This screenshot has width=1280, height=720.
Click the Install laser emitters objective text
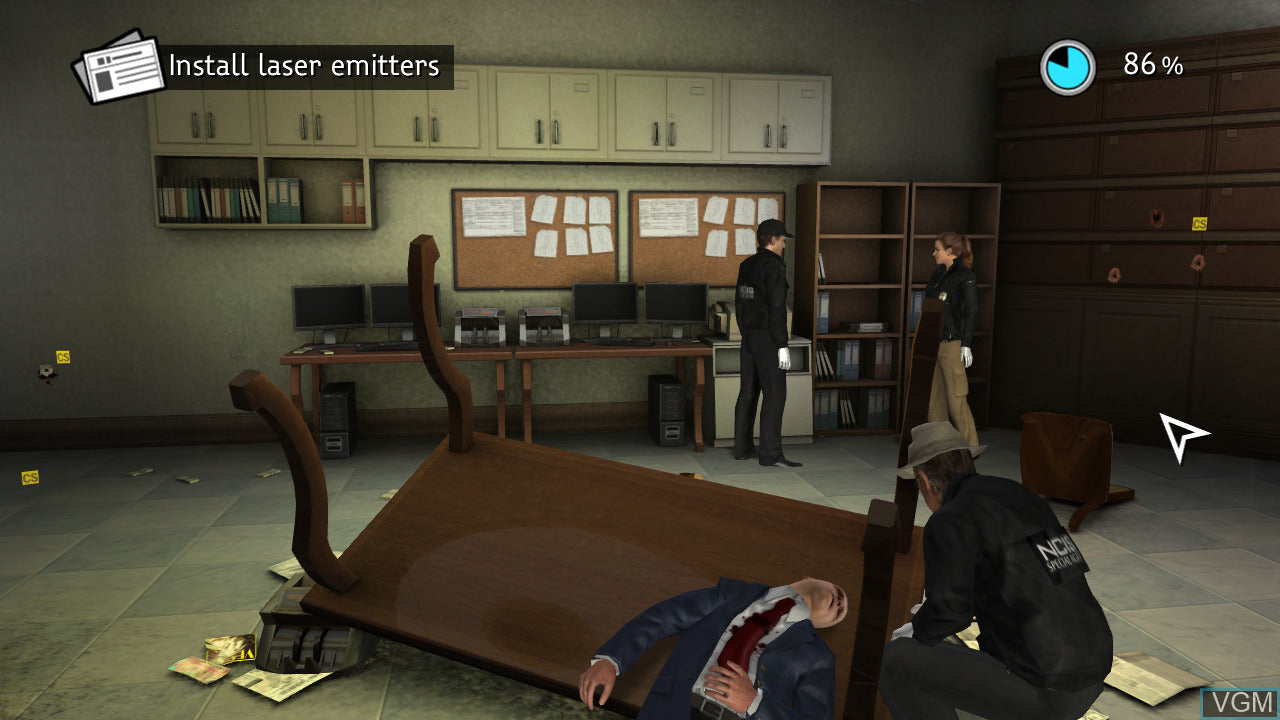pos(300,66)
